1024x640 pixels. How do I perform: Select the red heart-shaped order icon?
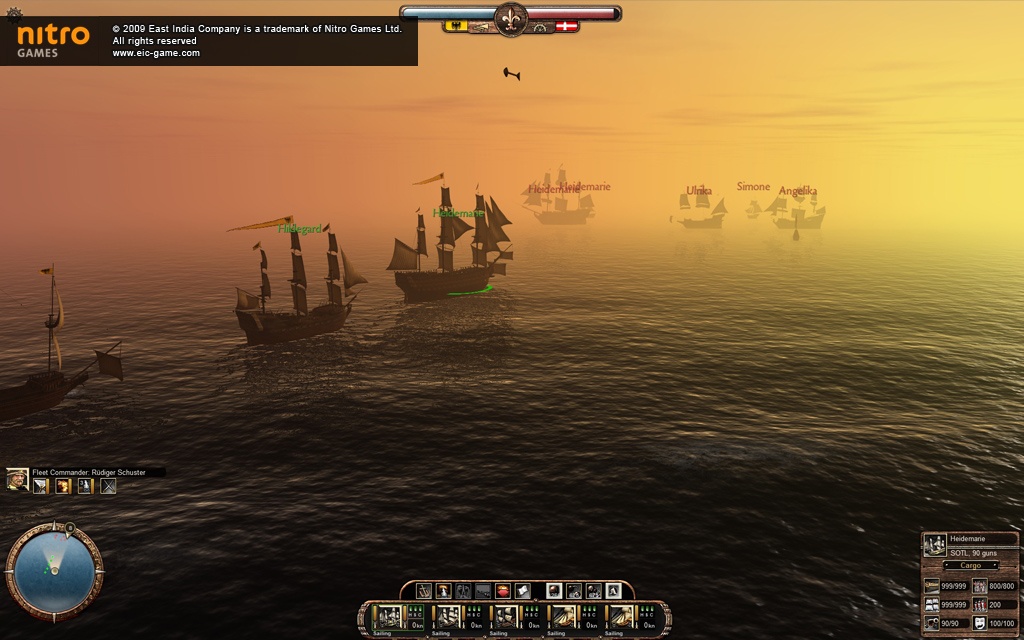[503, 591]
